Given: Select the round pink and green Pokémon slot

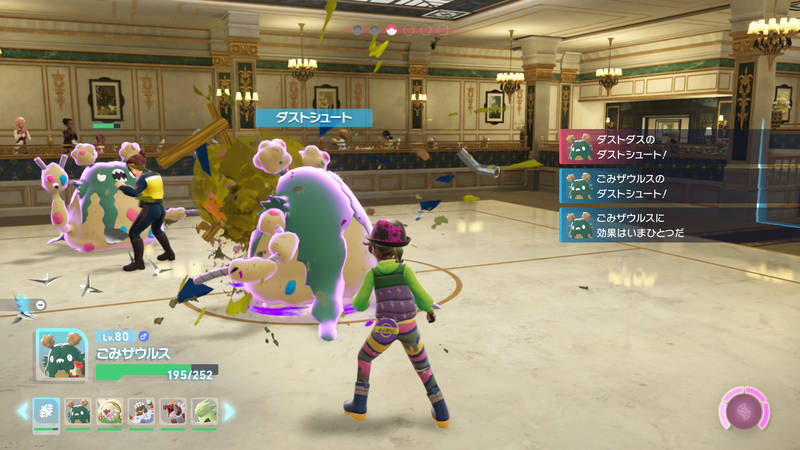Looking at the screenshot, I should pyautogui.click(x=109, y=411).
